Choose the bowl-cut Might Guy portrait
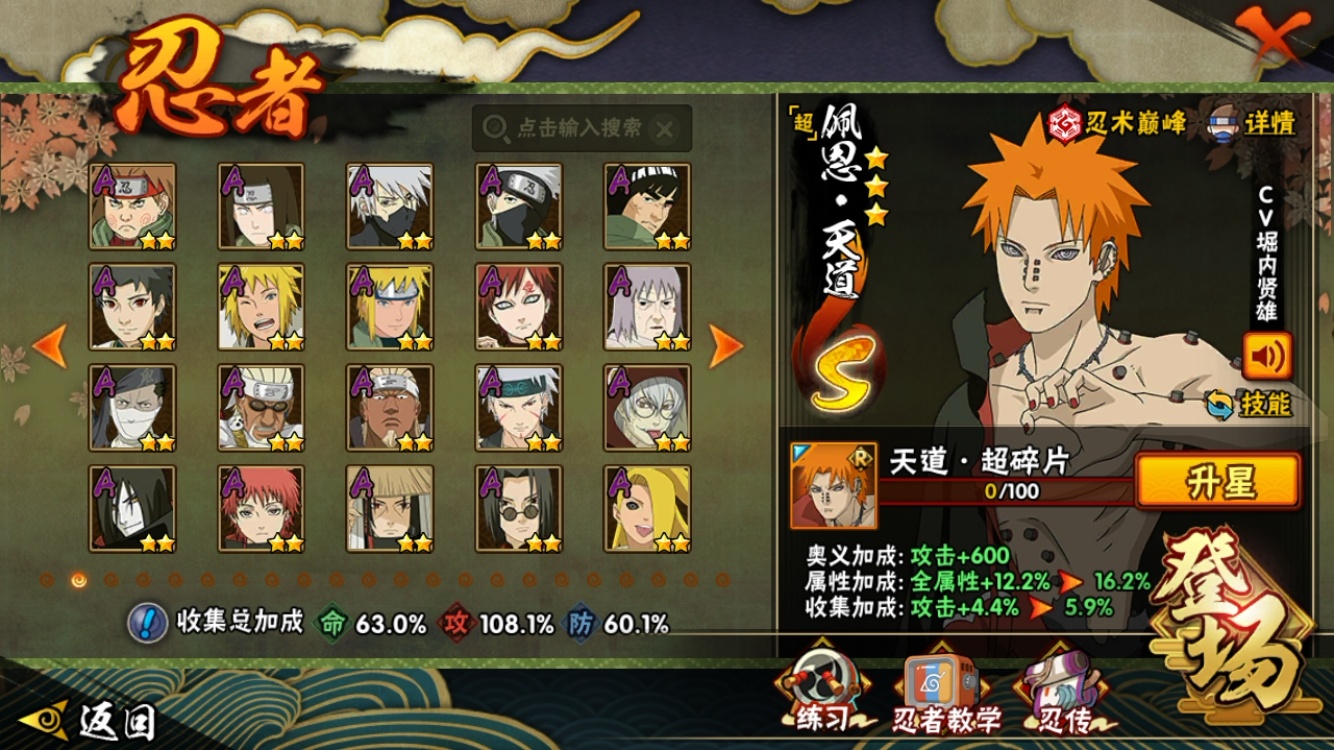This screenshot has height=750, width=1334. coord(647,206)
